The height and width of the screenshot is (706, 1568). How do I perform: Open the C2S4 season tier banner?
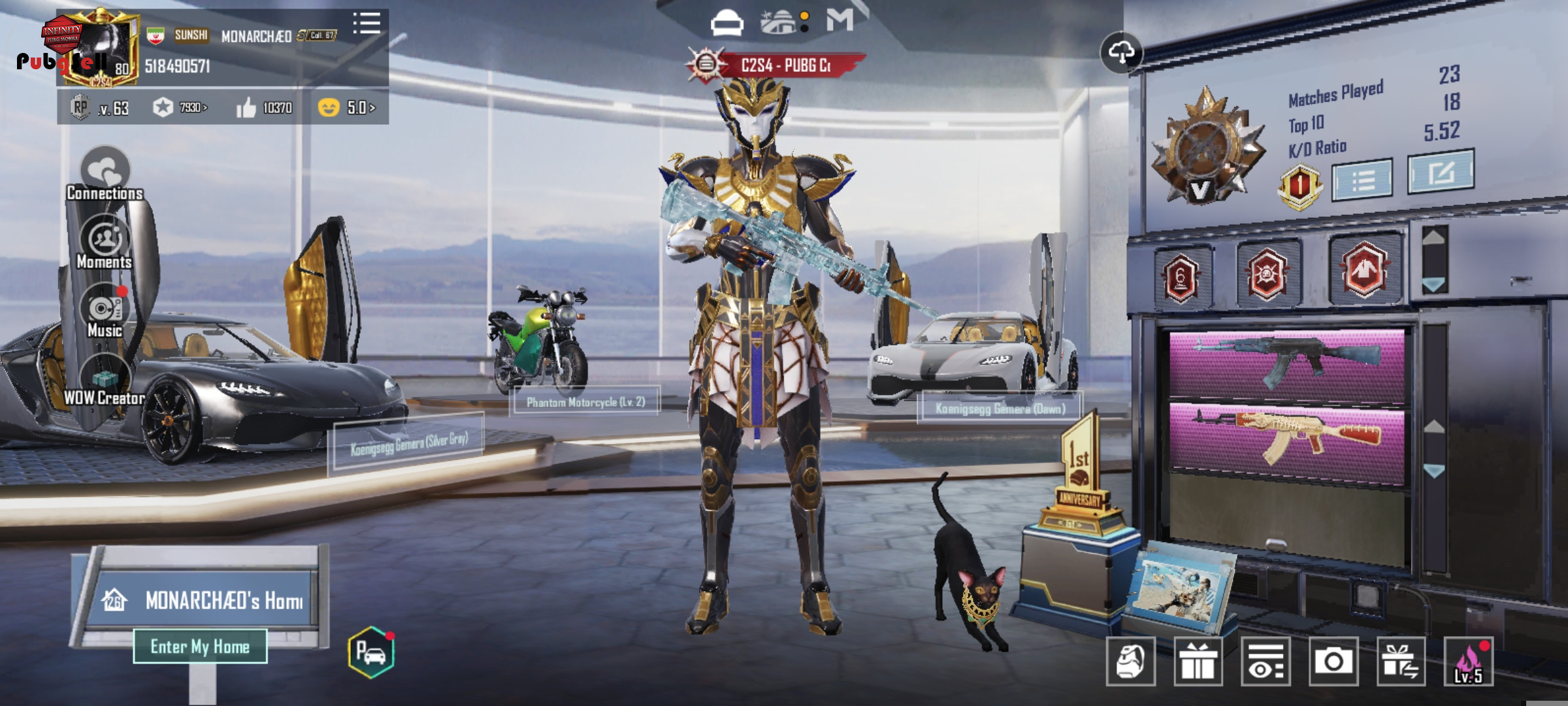(777, 65)
